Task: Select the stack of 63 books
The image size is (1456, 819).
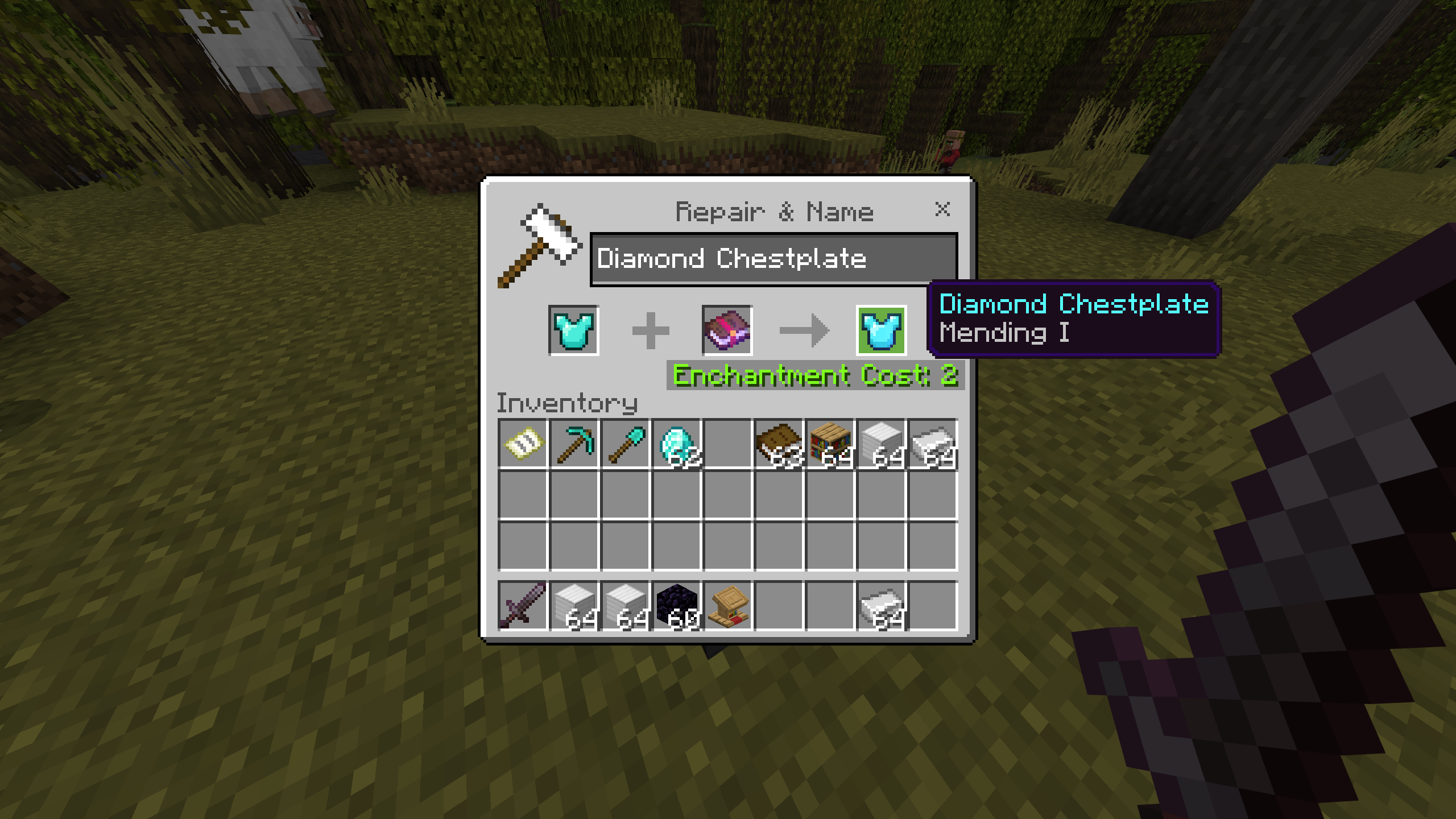Action: (x=779, y=444)
